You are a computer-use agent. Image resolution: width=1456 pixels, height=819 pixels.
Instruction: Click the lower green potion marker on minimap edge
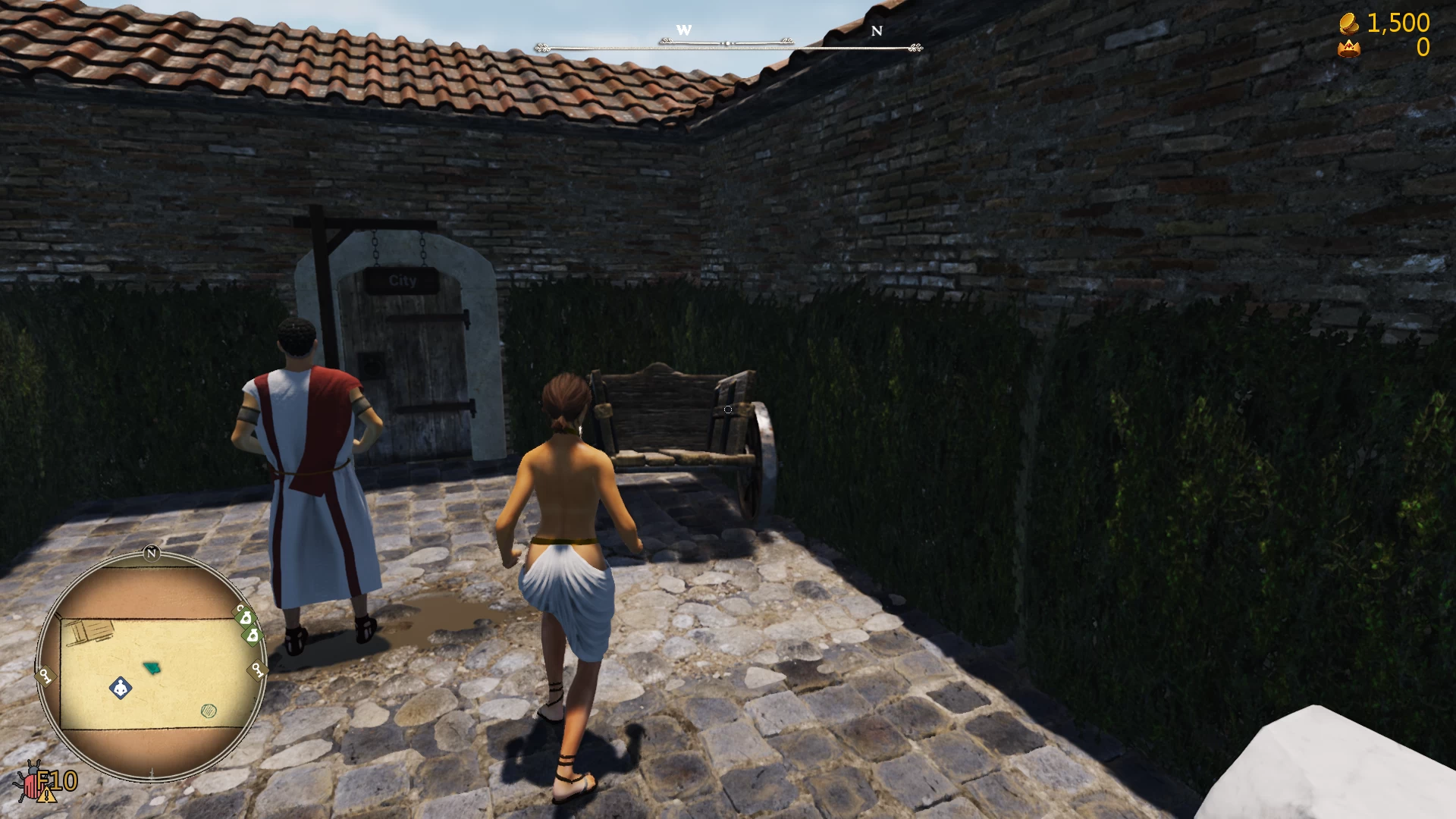tap(252, 636)
